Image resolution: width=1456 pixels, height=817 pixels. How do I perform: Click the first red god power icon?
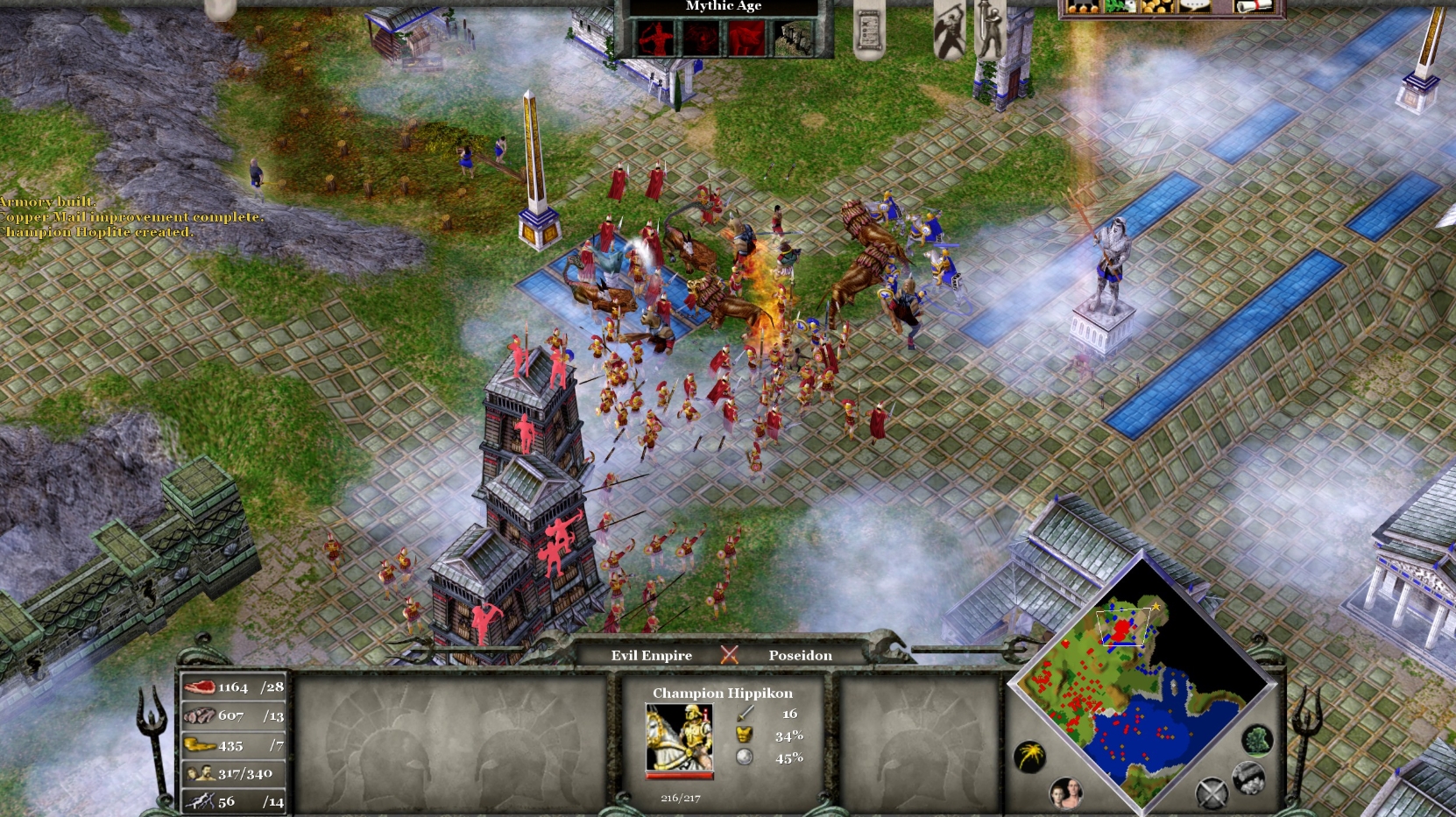655,39
